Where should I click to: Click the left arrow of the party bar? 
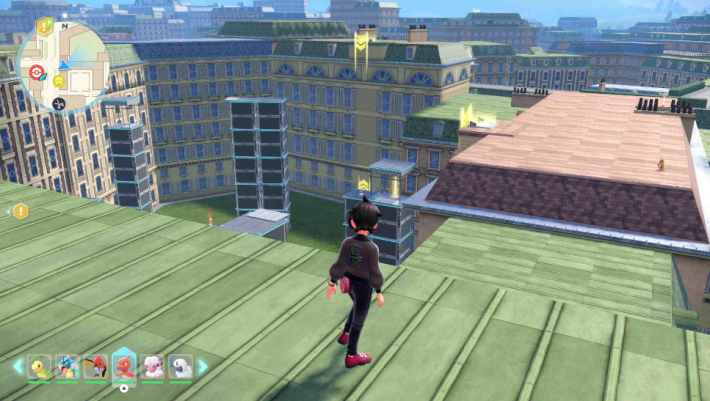coord(17,367)
